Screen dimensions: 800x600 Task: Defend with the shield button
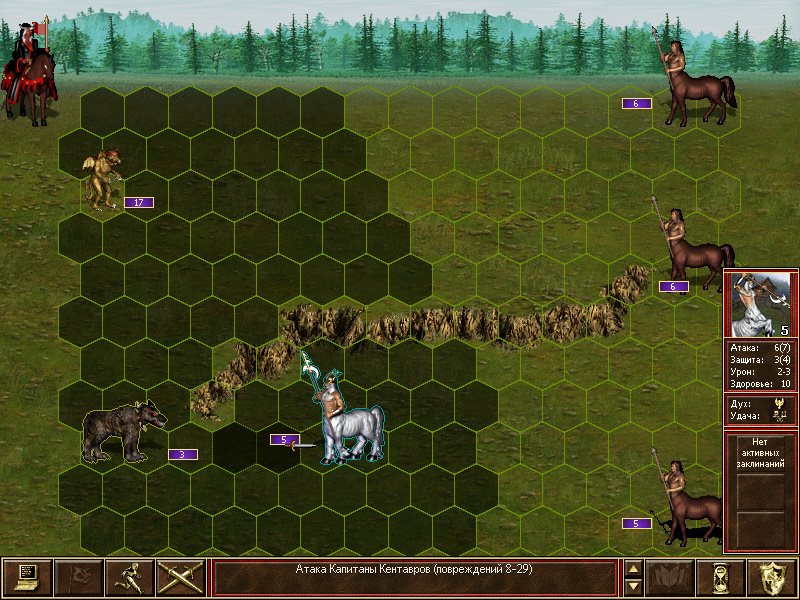[772, 577]
